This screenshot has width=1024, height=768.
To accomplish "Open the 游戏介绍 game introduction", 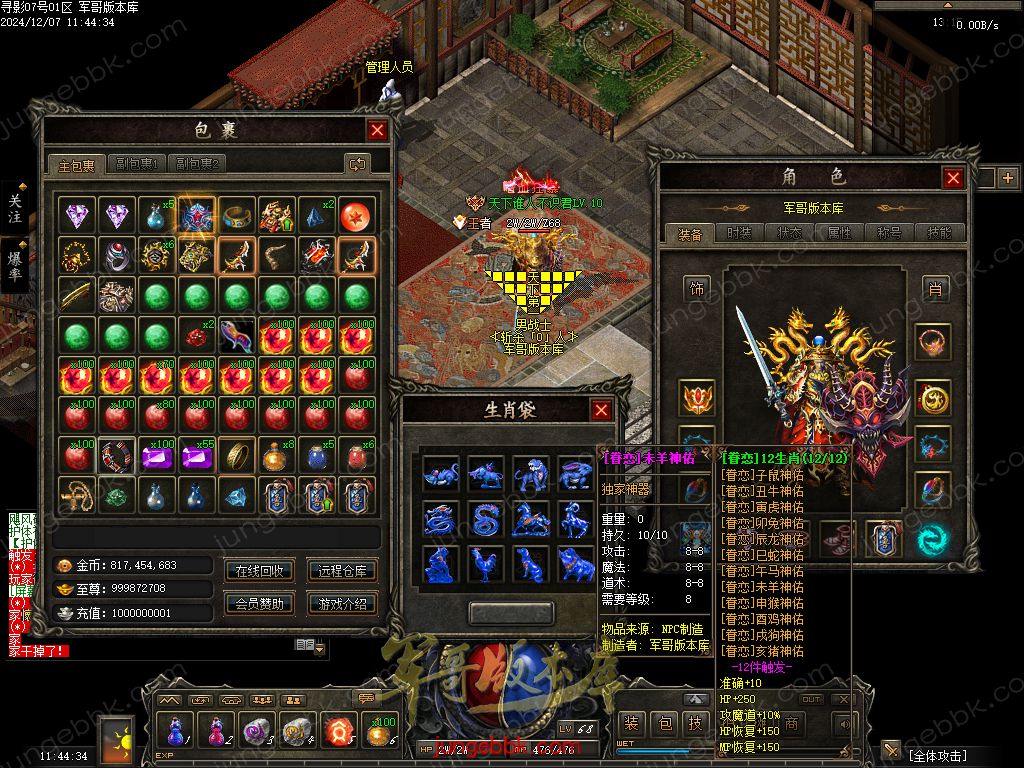I will (342, 603).
